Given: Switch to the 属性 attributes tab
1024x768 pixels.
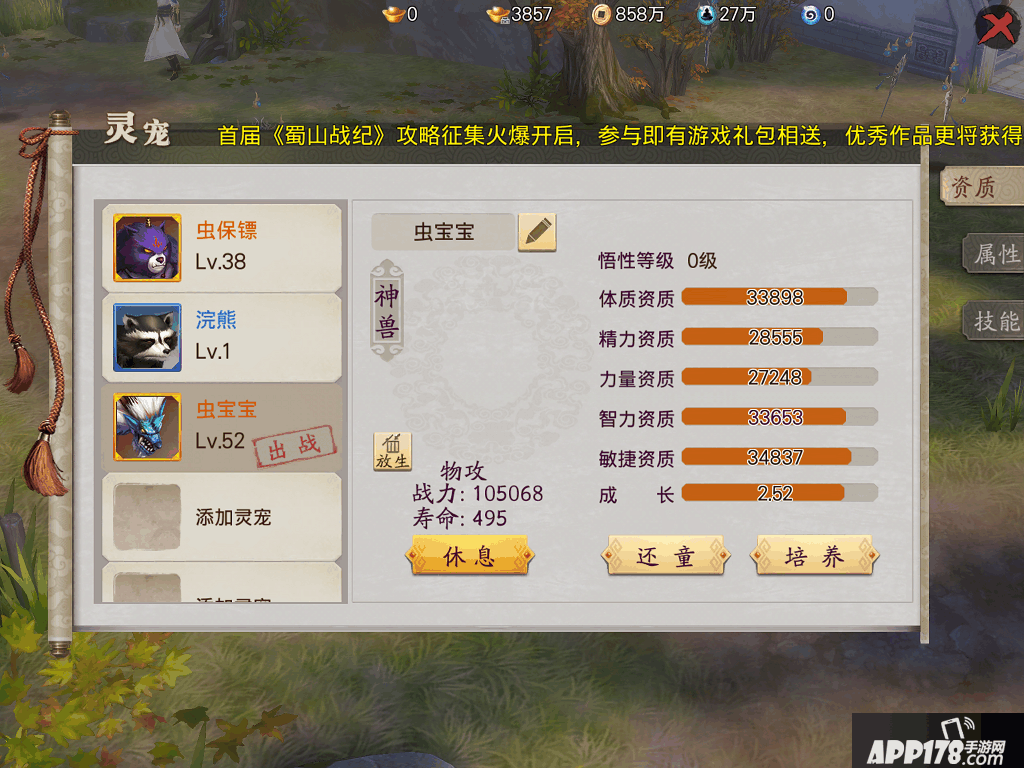Looking at the screenshot, I should pos(994,254).
